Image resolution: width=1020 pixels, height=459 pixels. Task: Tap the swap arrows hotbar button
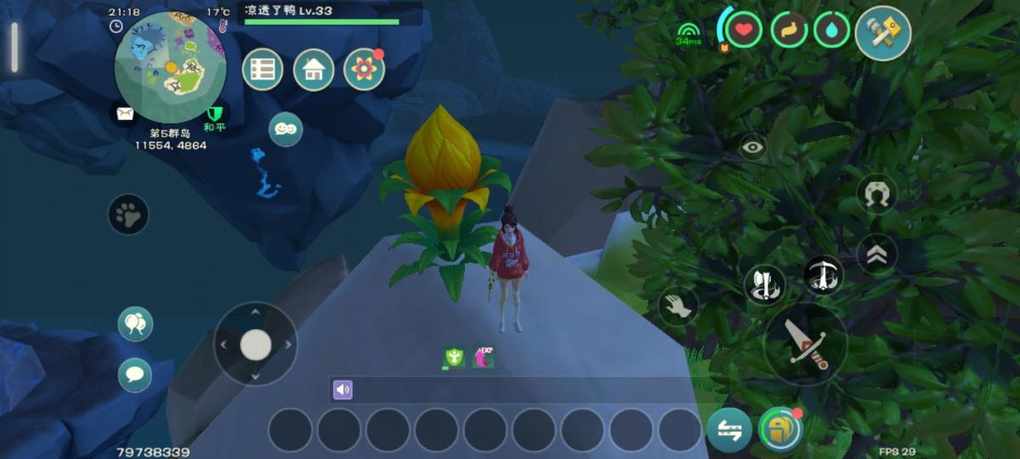point(729,430)
